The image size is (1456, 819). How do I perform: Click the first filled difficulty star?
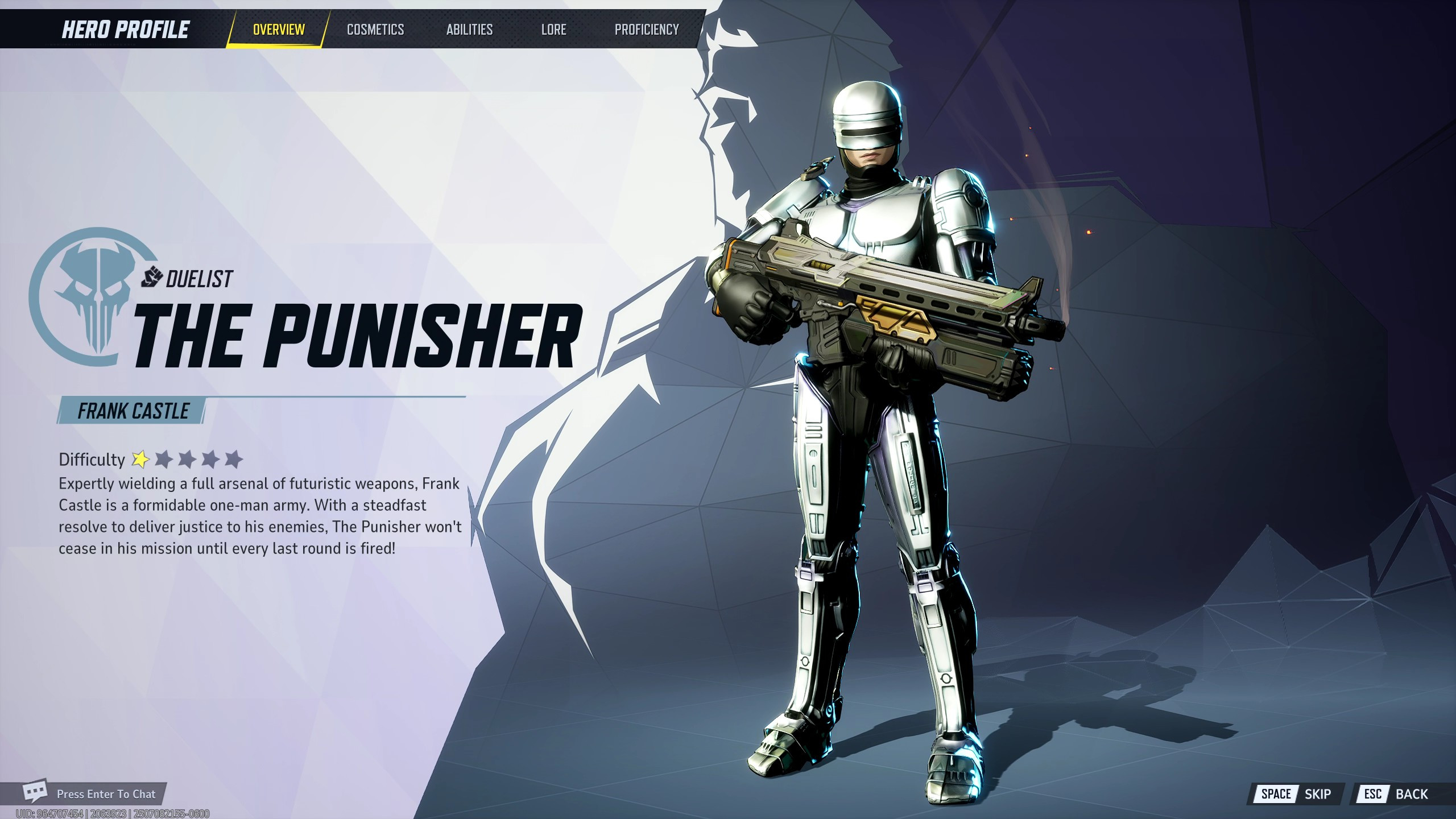coord(140,458)
